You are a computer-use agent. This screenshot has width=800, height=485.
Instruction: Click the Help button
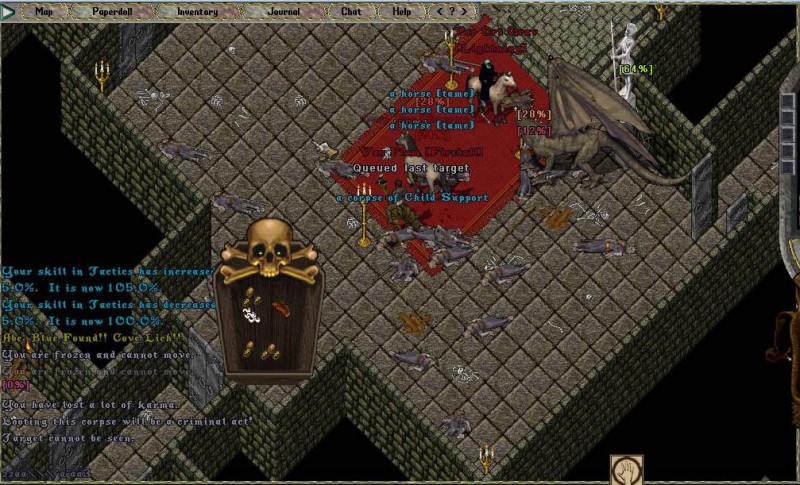pos(402,11)
